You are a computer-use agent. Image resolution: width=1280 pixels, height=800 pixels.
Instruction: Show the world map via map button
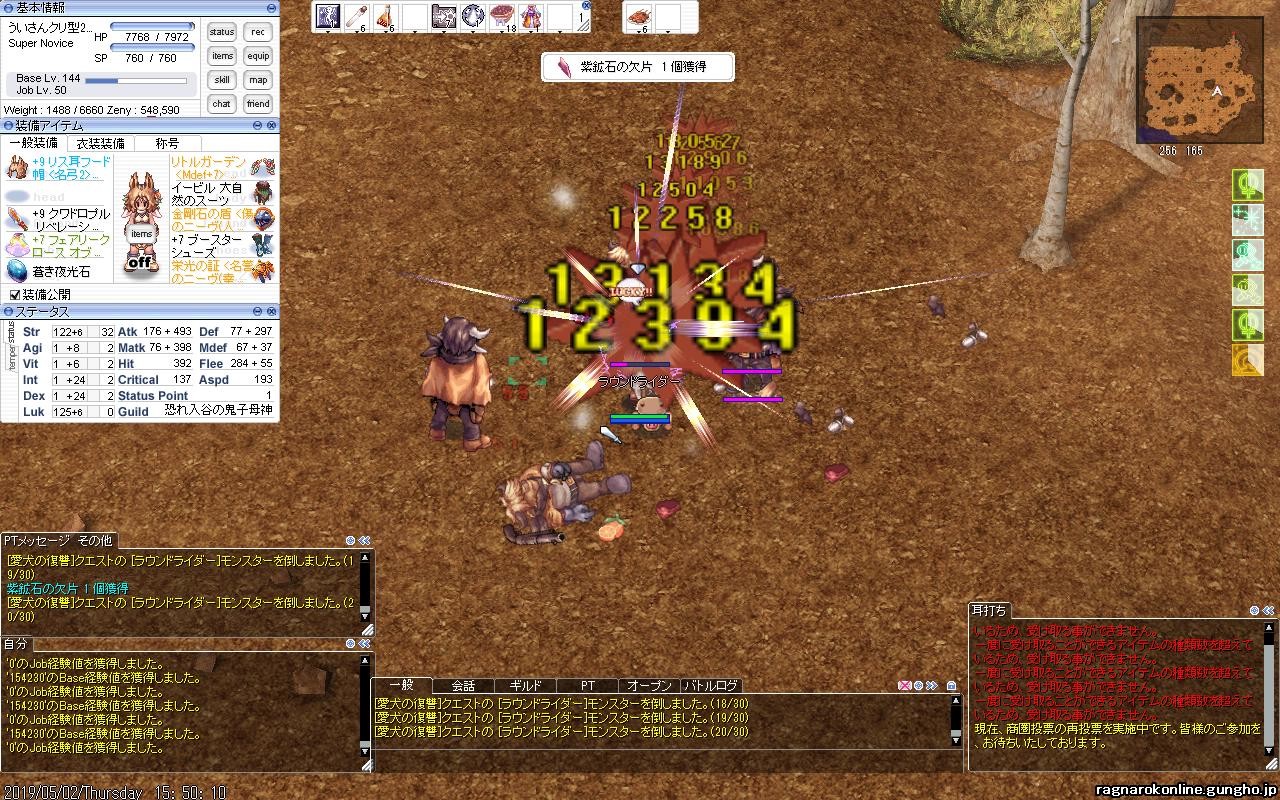click(x=258, y=80)
